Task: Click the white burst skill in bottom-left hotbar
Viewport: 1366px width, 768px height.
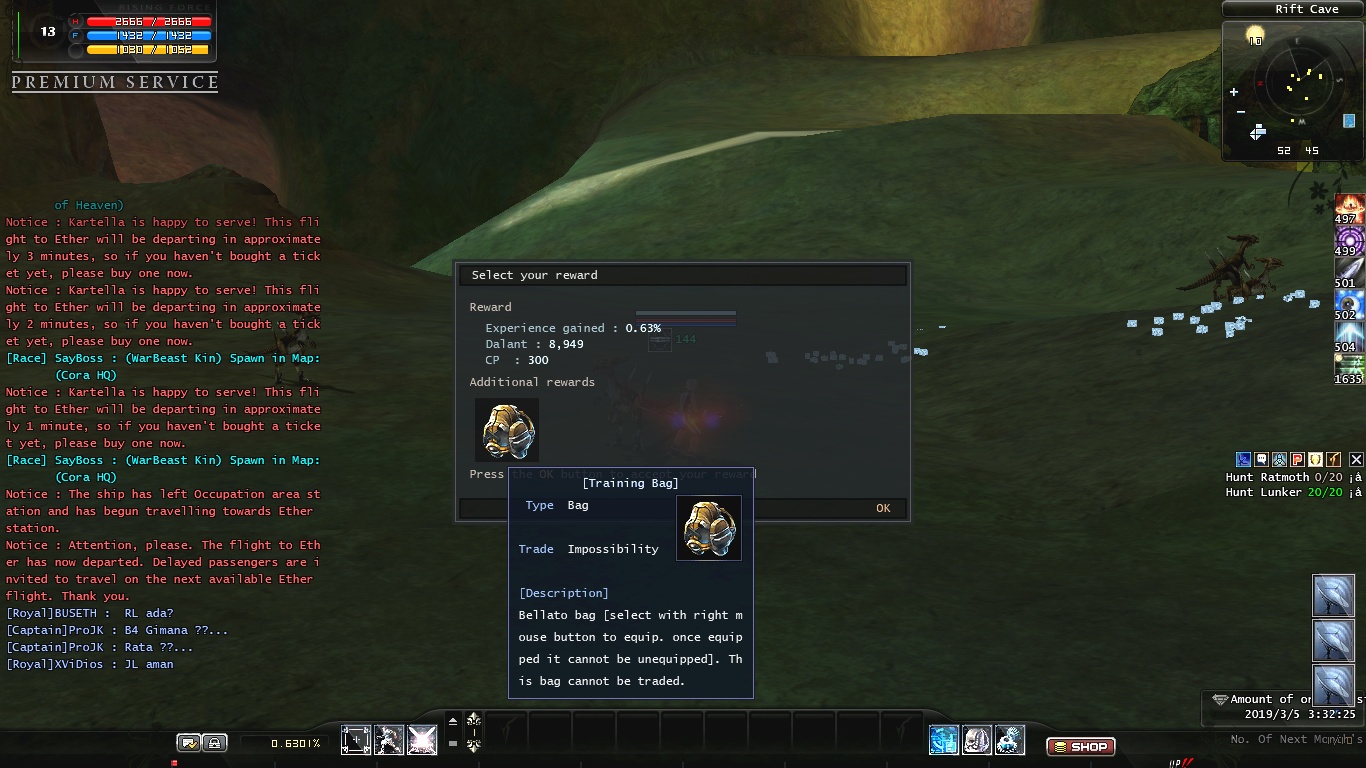Action: click(422, 740)
